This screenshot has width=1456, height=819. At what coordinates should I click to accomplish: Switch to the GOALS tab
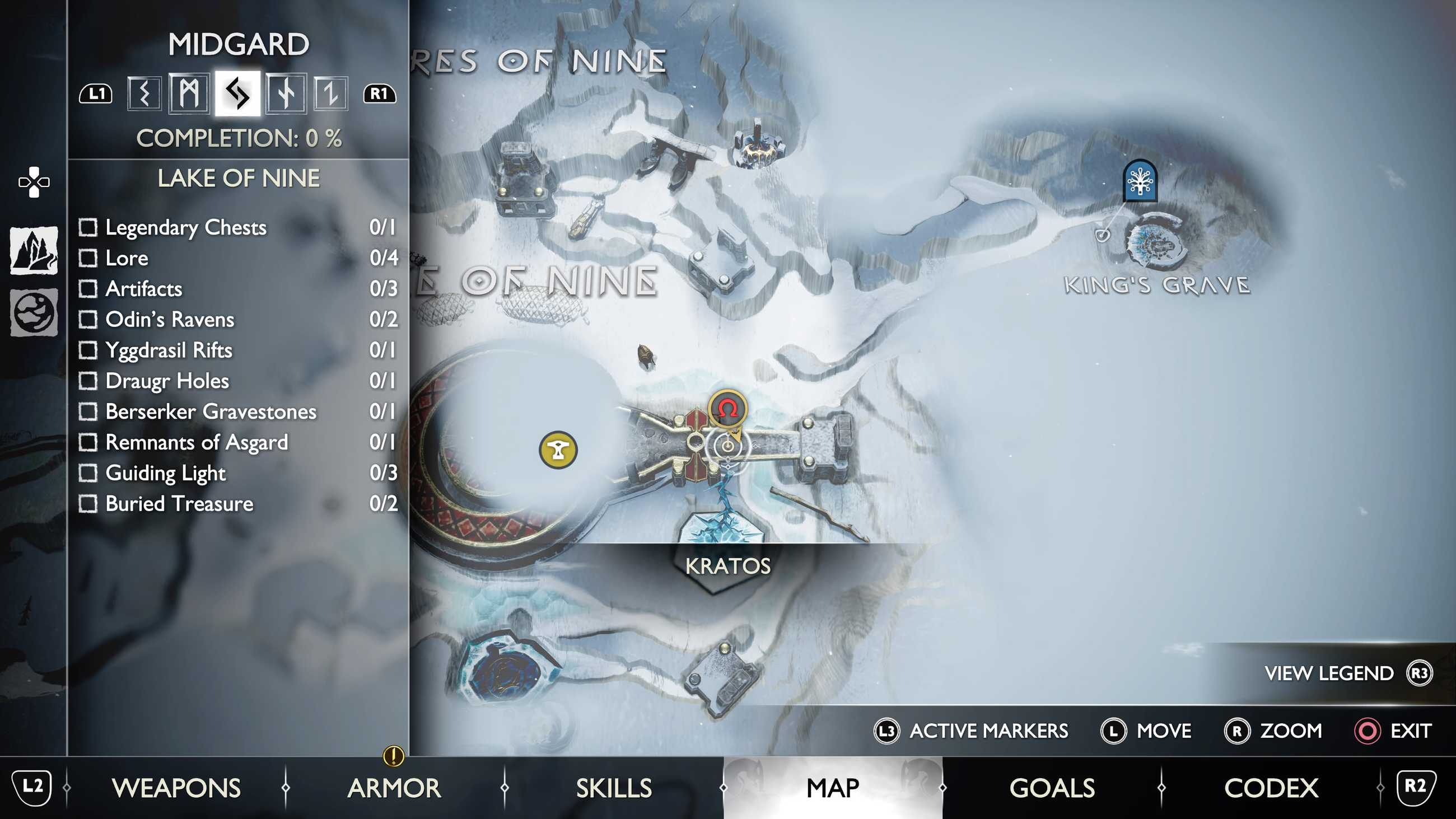1052,787
